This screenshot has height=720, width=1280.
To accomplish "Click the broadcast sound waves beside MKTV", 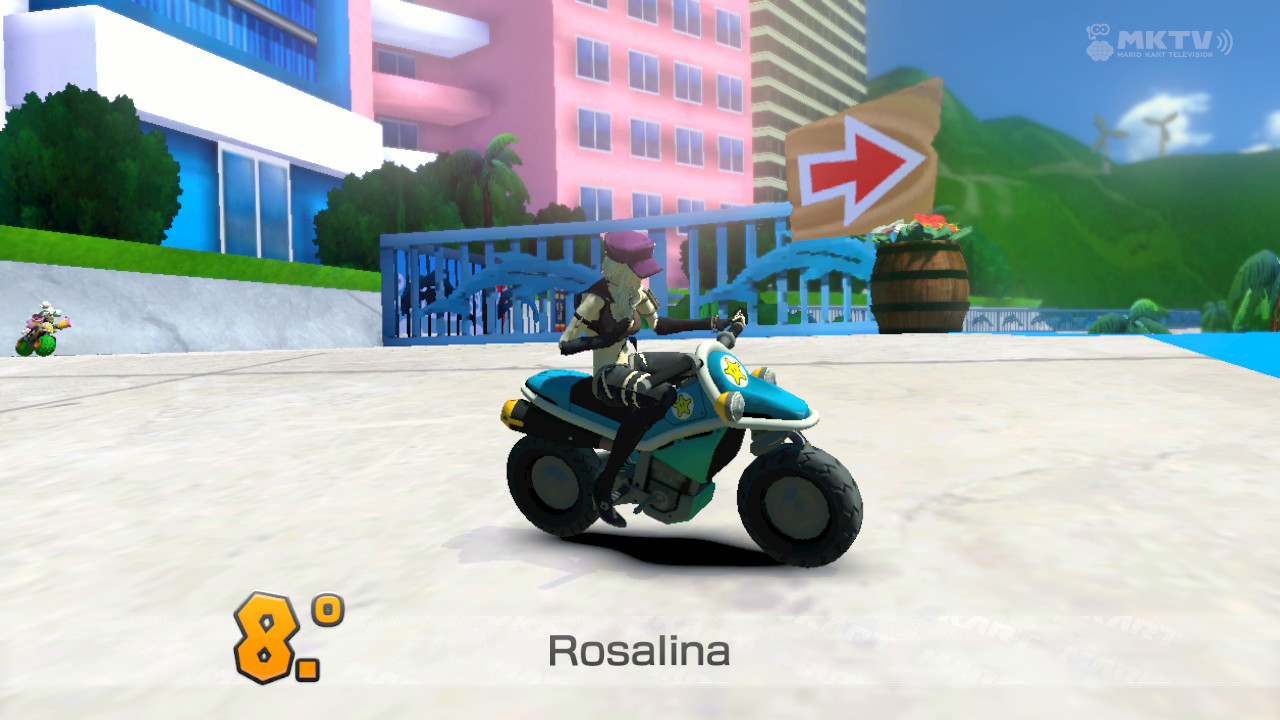I will pos(1225,40).
